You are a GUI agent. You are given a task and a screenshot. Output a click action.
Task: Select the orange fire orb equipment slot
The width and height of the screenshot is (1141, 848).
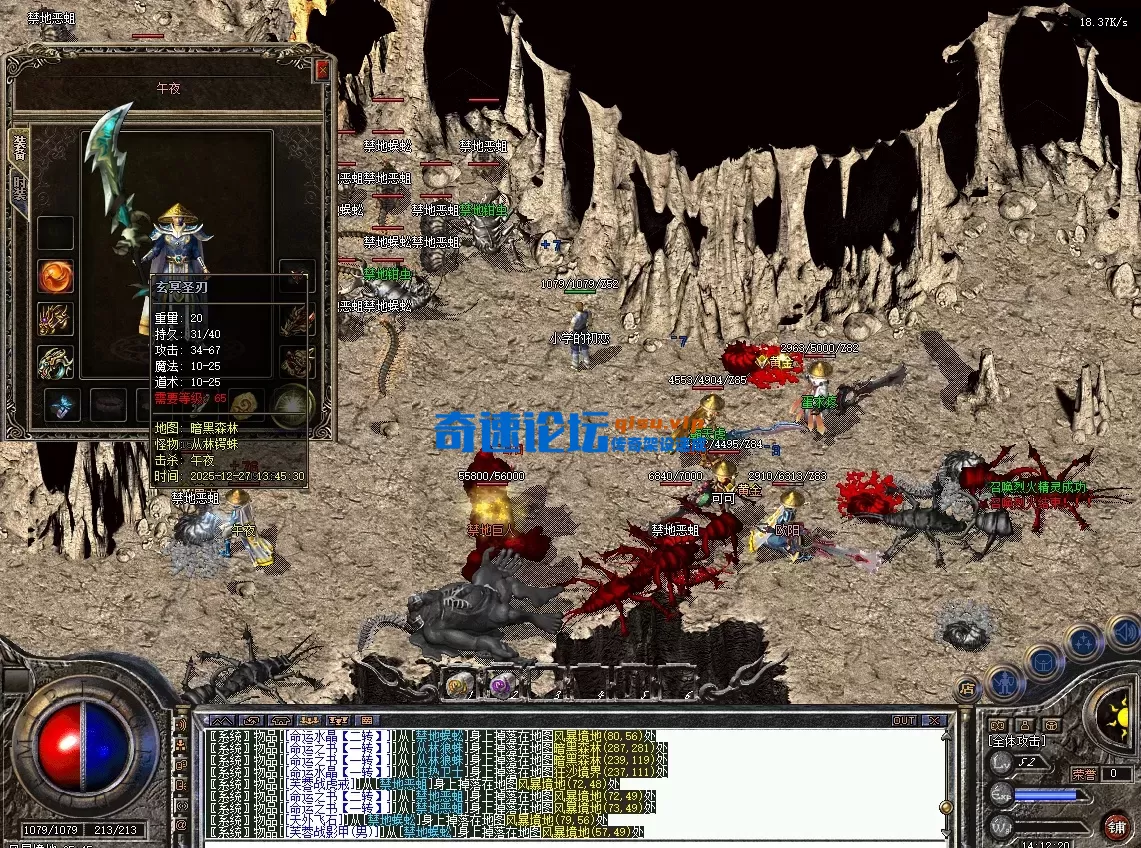click(x=55, y=276)
